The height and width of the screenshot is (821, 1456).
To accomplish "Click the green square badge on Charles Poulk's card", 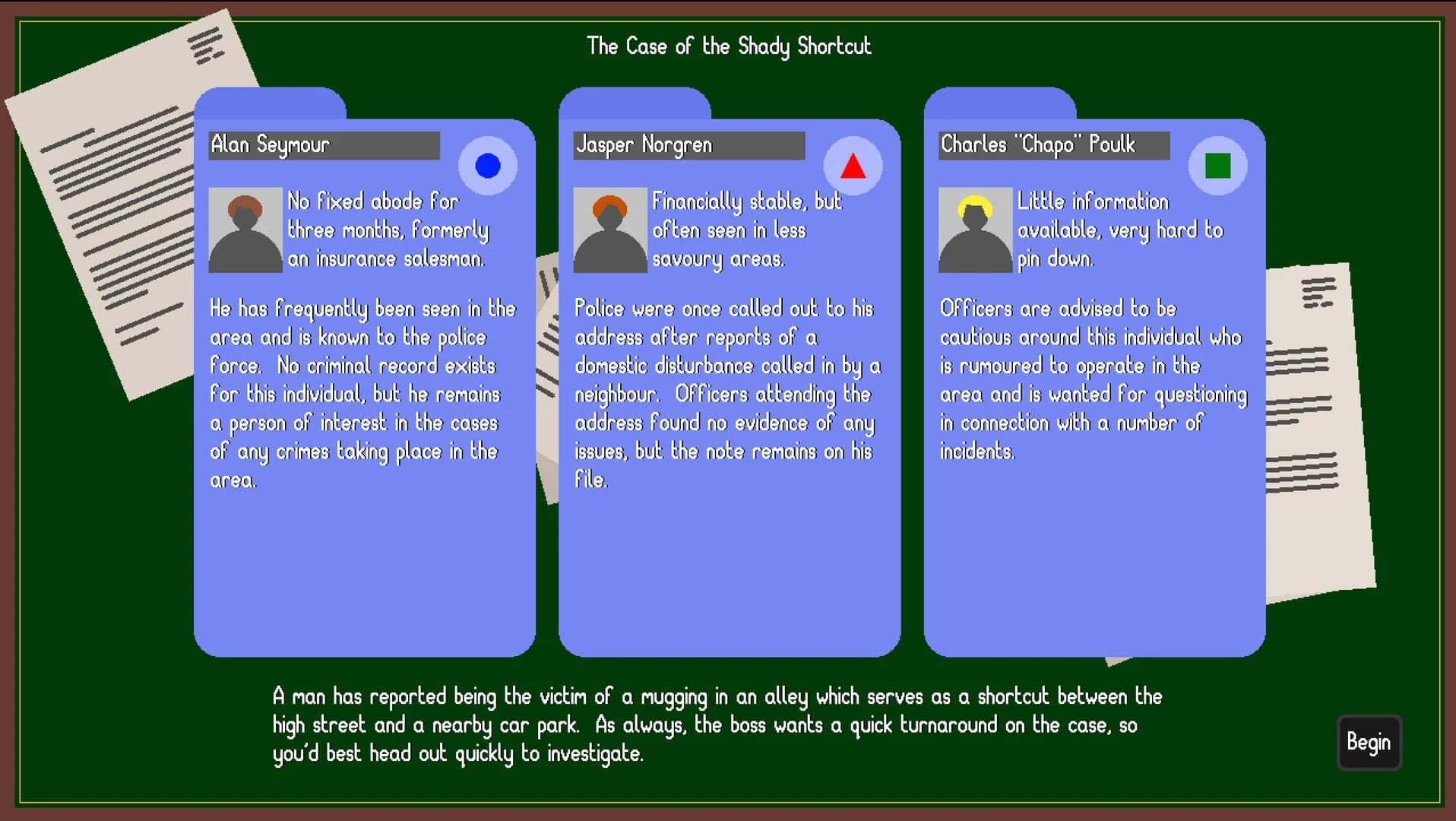I will pyautogui.click(x=1217, y=164).
